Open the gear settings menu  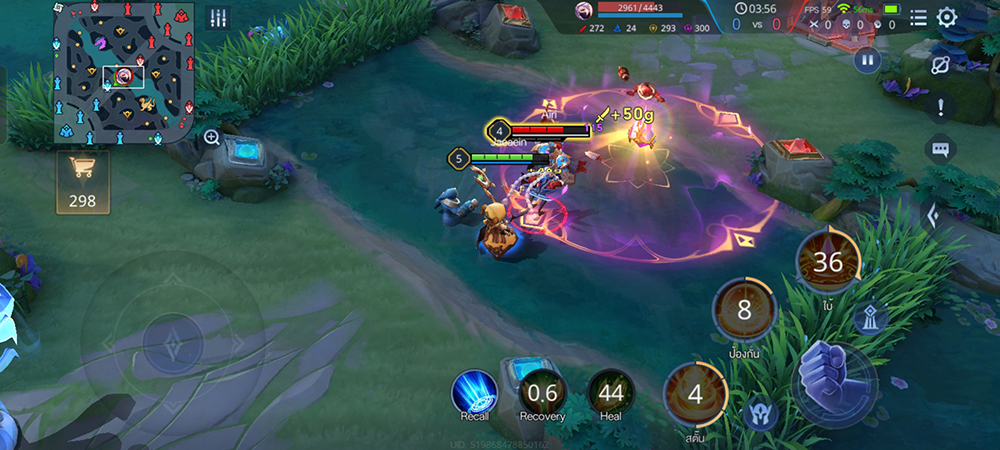pos(947,17)
